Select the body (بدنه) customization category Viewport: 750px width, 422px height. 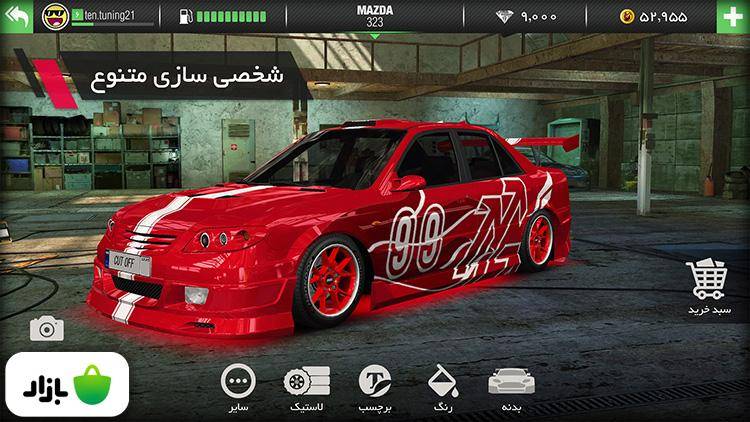[x=506, y=388]
